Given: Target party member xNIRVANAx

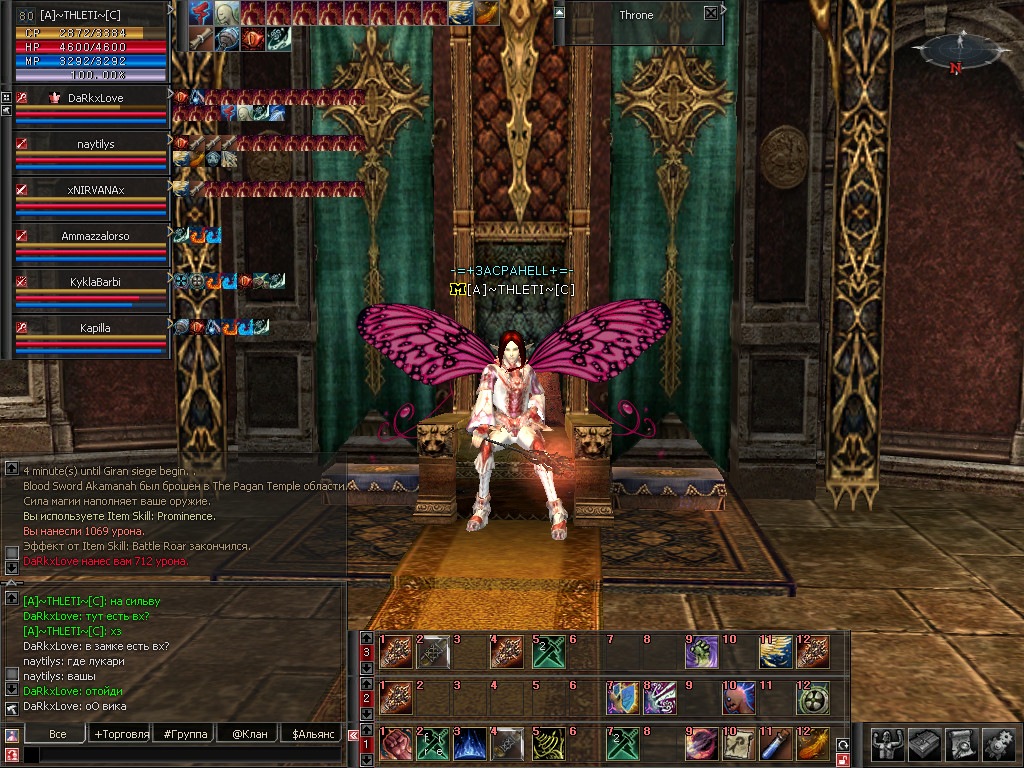Looking at the screenshot, I should (x=96, y=190).
